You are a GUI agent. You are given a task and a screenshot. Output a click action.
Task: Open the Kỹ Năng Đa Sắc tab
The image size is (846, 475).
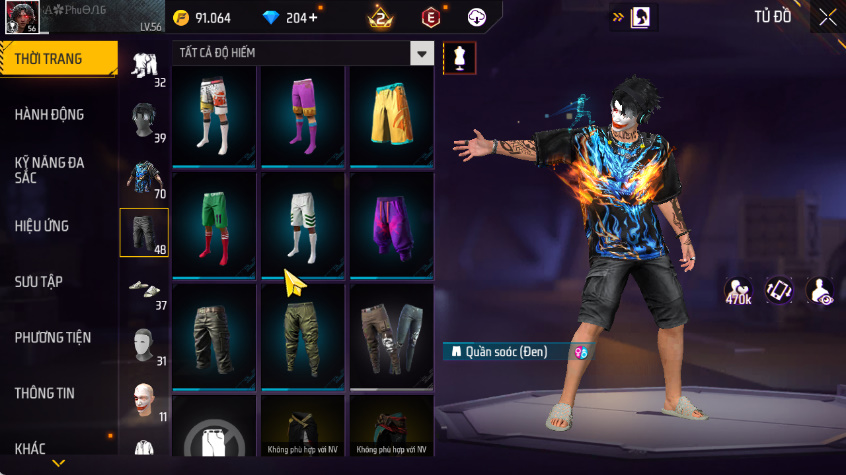click(x=50, y=169)
